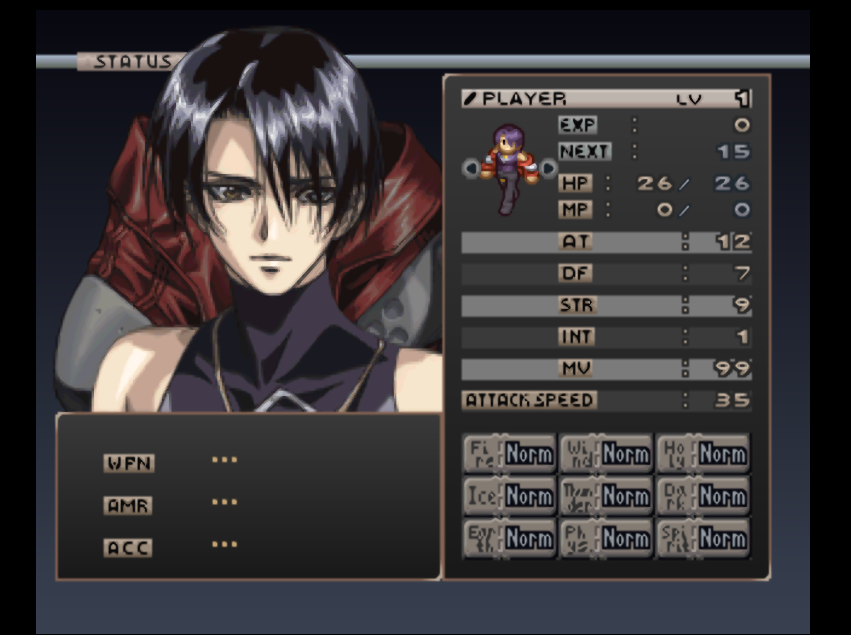Choose the ACC accessory slot

coord(129,548)
